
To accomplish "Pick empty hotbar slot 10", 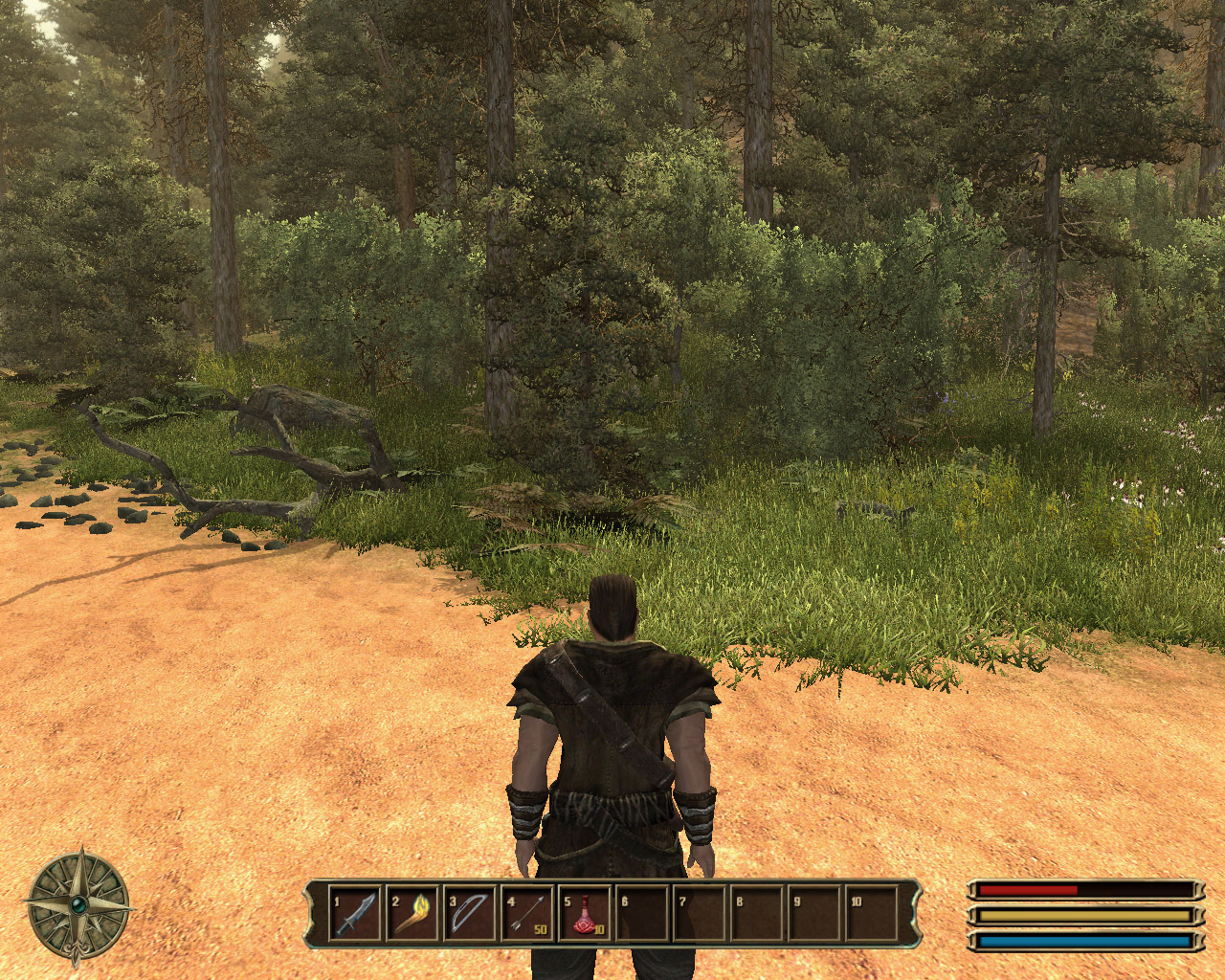I will click(x=872, y=914).
